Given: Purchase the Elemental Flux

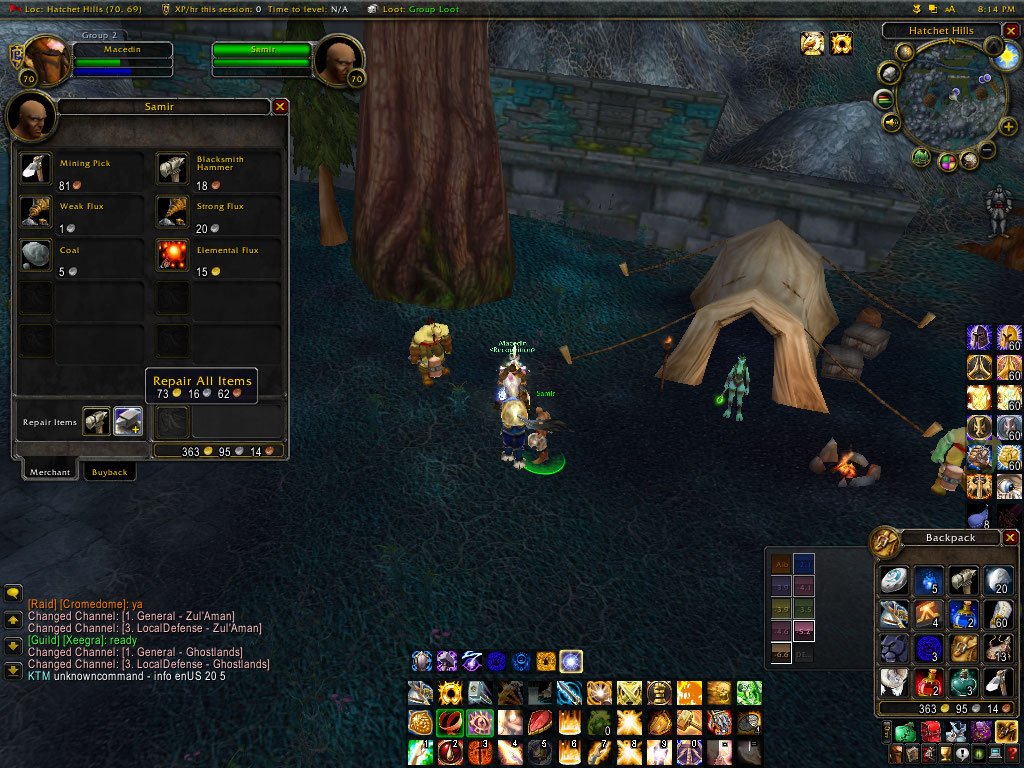Looking at the screenshot, I should 173,256.
